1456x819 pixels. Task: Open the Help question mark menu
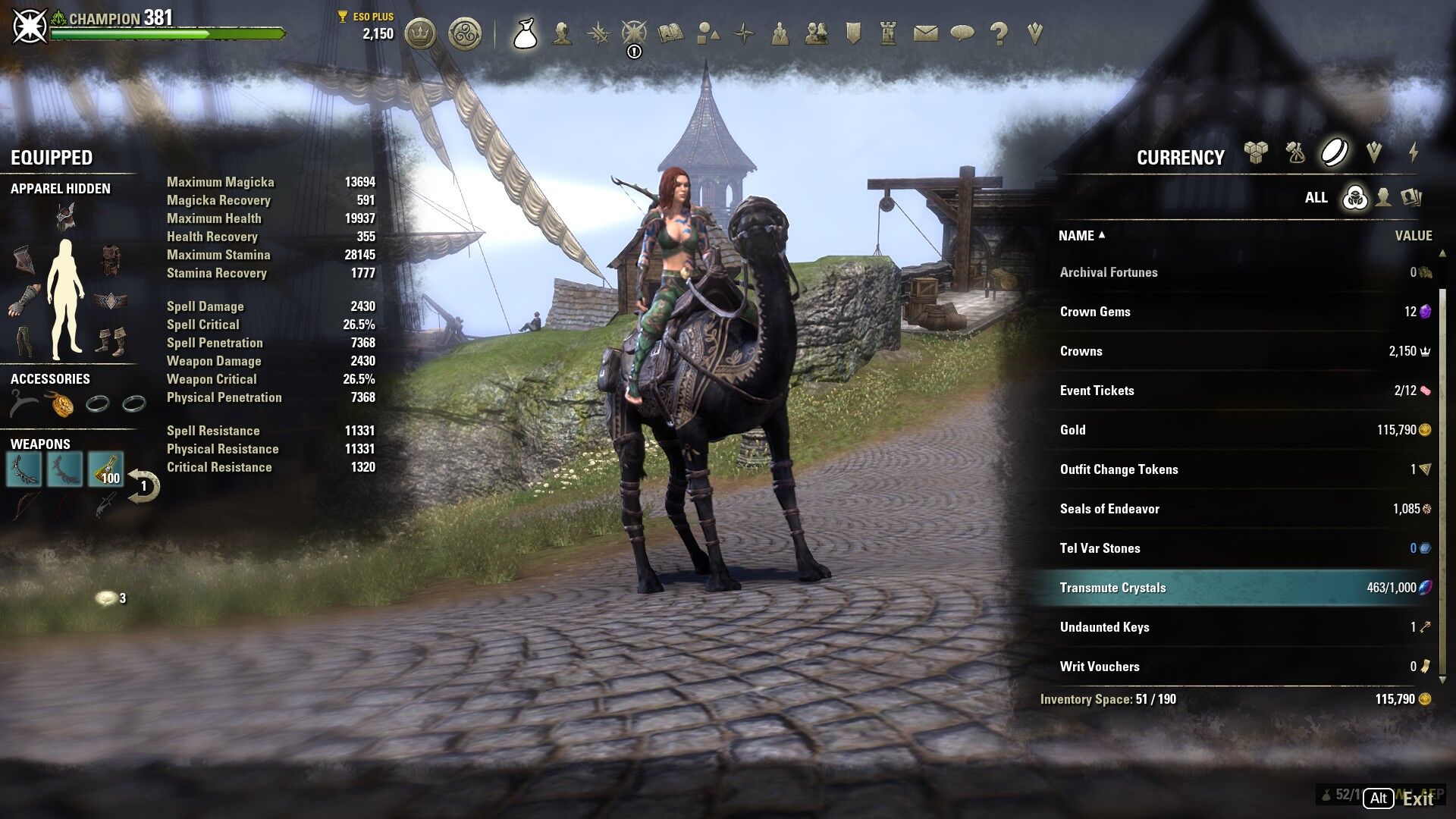coord(999,33)
